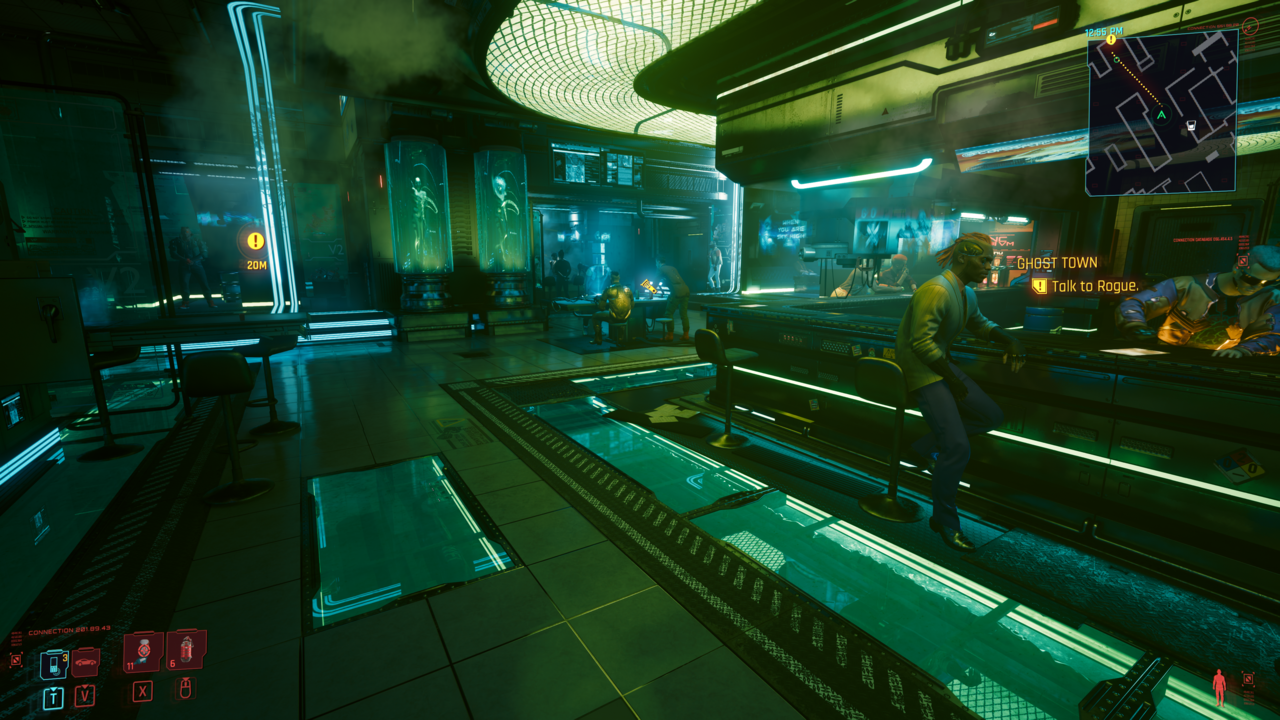The image size is (1280, 720).
Task: Select the red grenade gadget slot
Action: pos(186,649)
